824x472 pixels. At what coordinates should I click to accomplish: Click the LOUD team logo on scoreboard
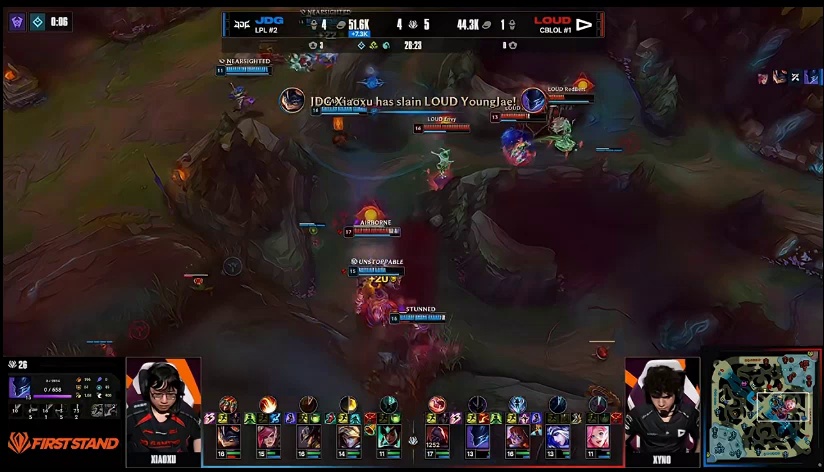585,22
